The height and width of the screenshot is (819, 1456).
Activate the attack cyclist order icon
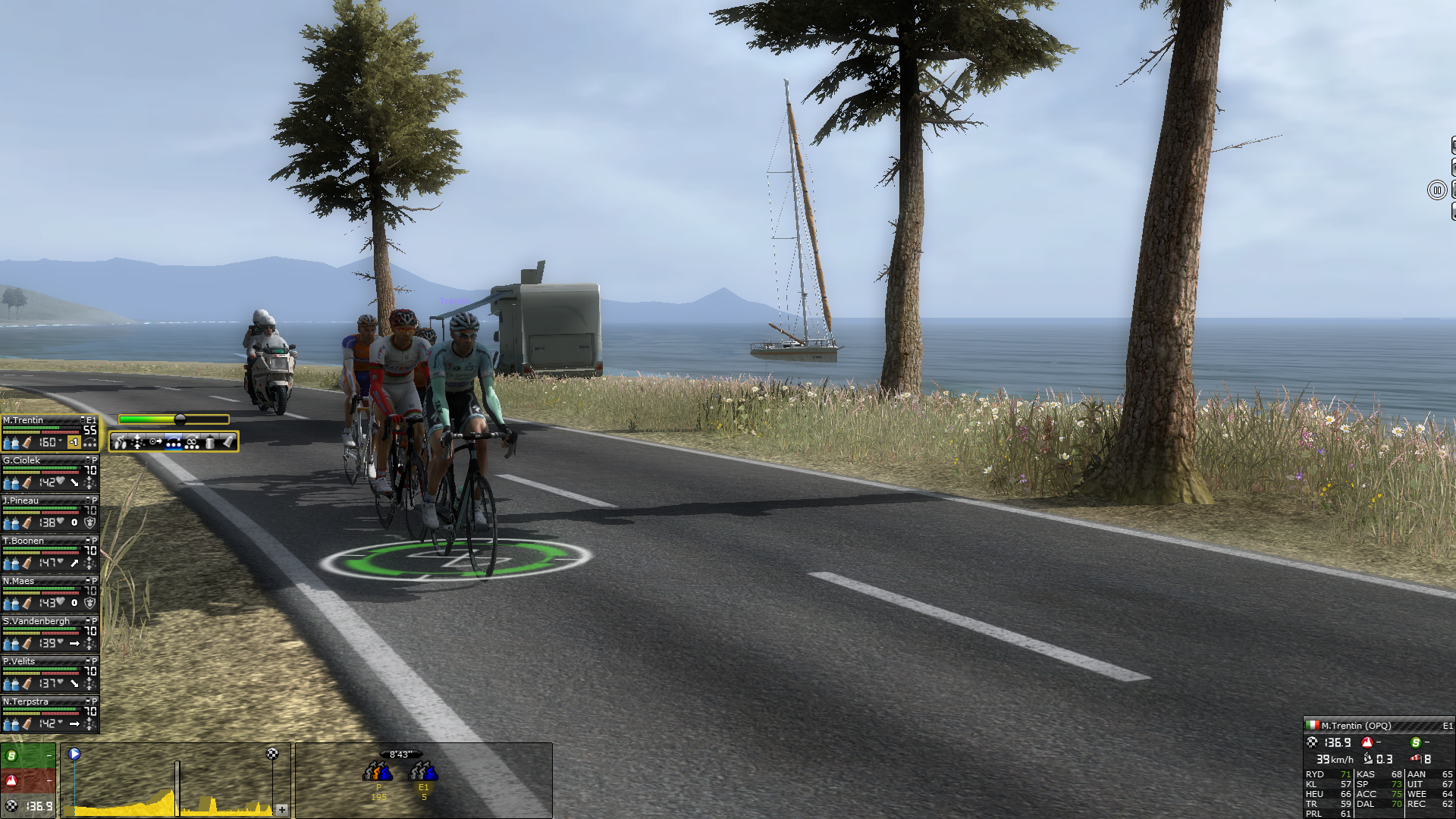121,442
